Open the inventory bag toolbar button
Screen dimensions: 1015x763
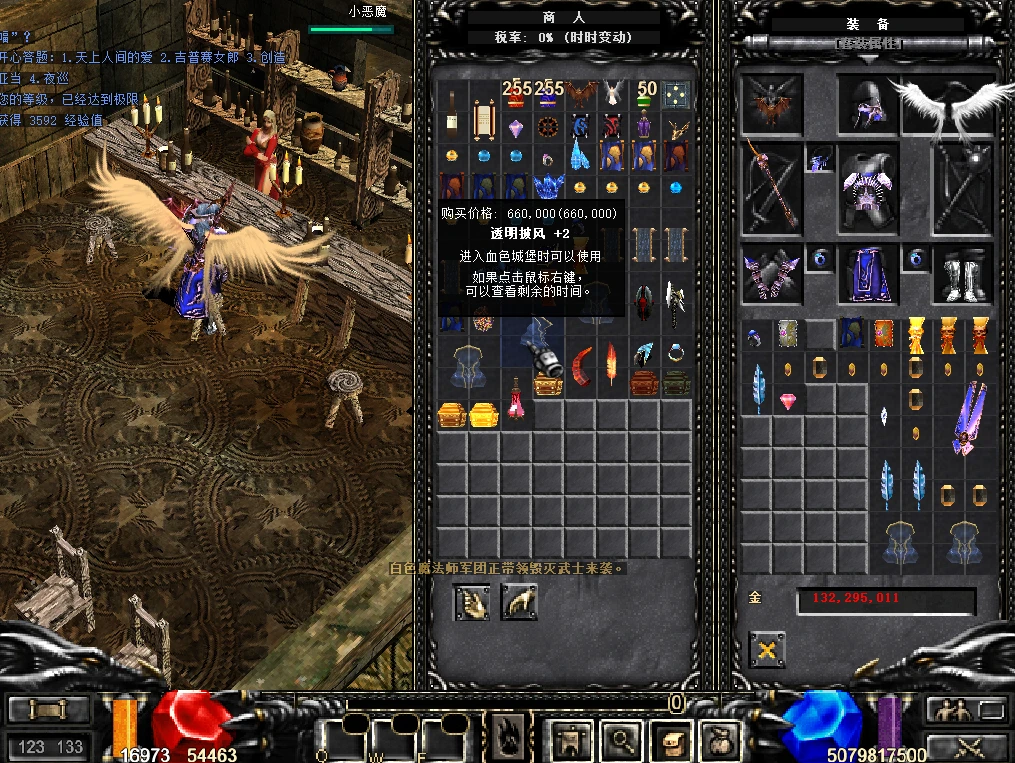click(x=719, y=741)
